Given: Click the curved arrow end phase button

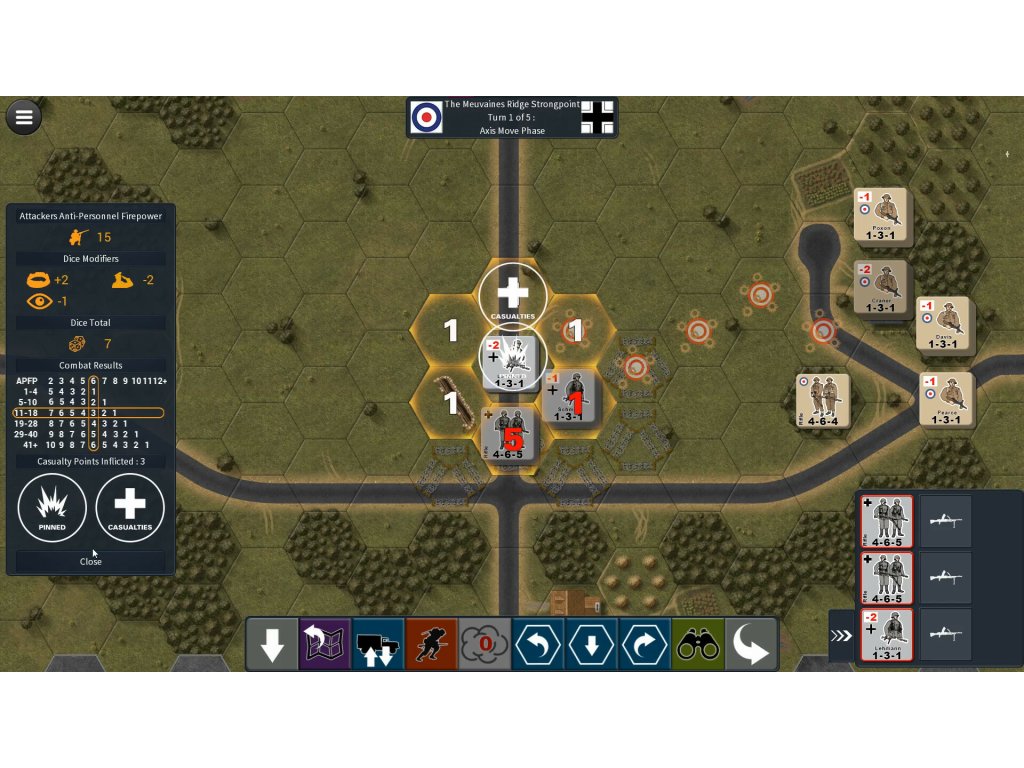Looking at the screenshot, I should tap(751, 645).
